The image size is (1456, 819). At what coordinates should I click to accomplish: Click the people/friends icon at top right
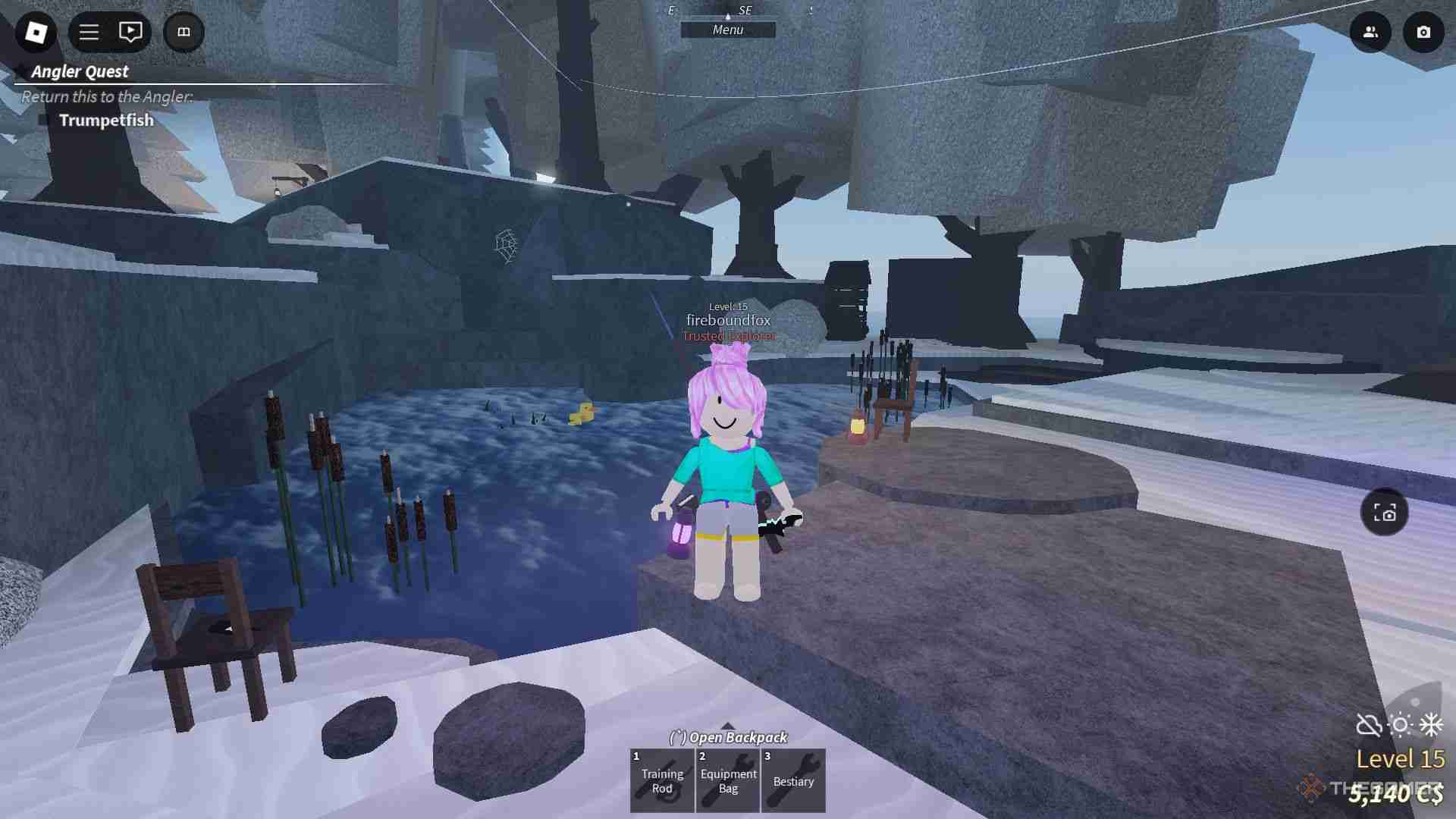1370,33
